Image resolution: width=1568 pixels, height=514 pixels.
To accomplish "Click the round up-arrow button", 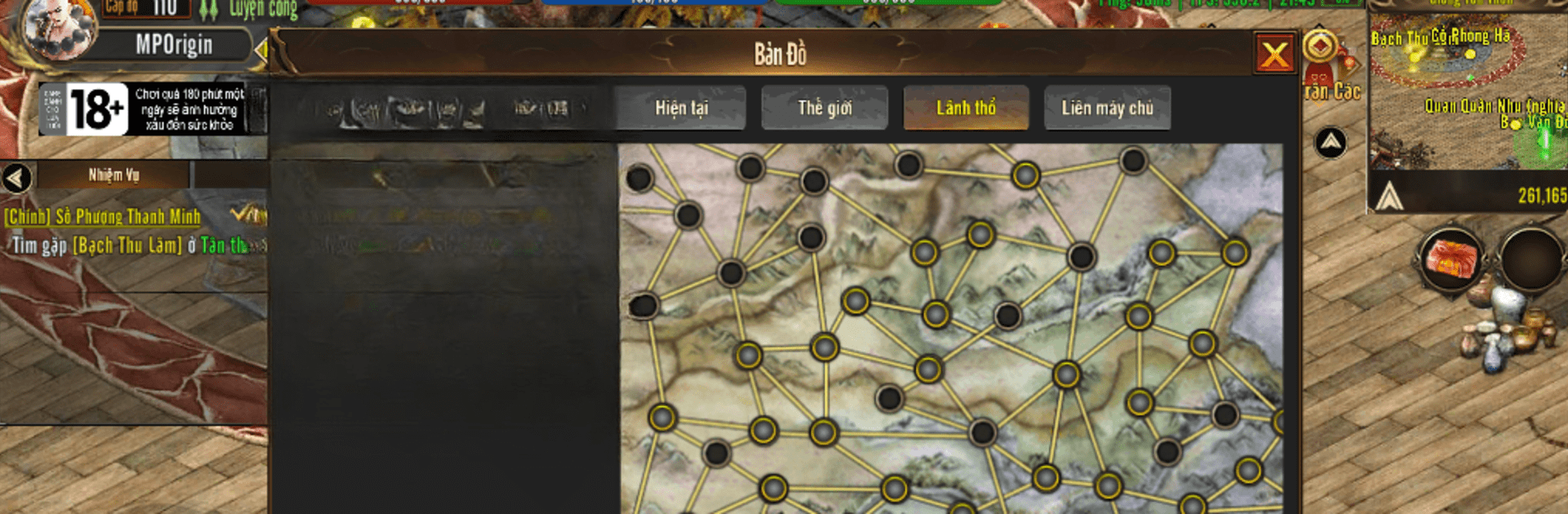I will pyautogui.click(x=1330, y=143).
